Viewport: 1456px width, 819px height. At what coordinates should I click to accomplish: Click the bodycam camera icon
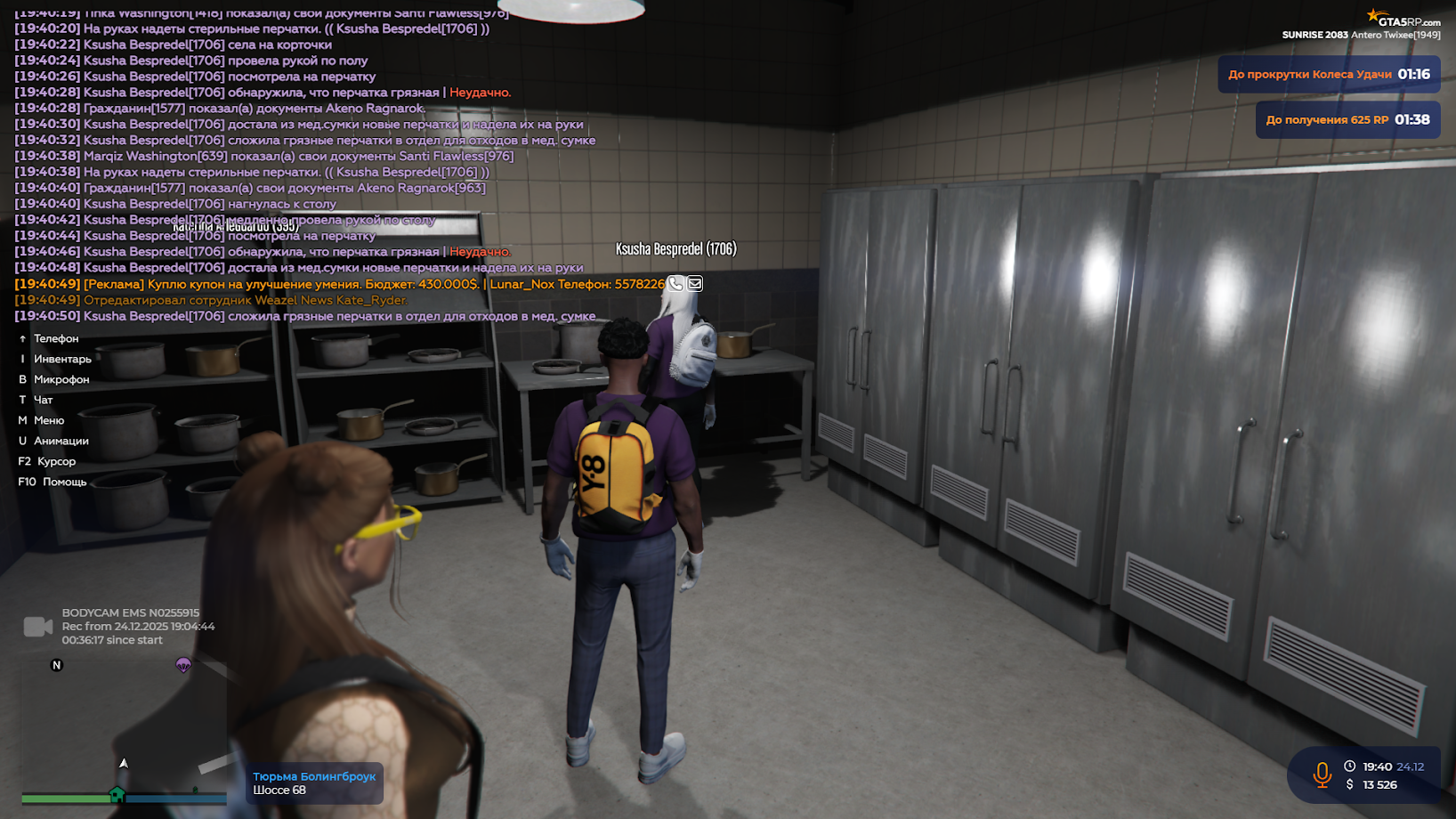pos(36,627)
